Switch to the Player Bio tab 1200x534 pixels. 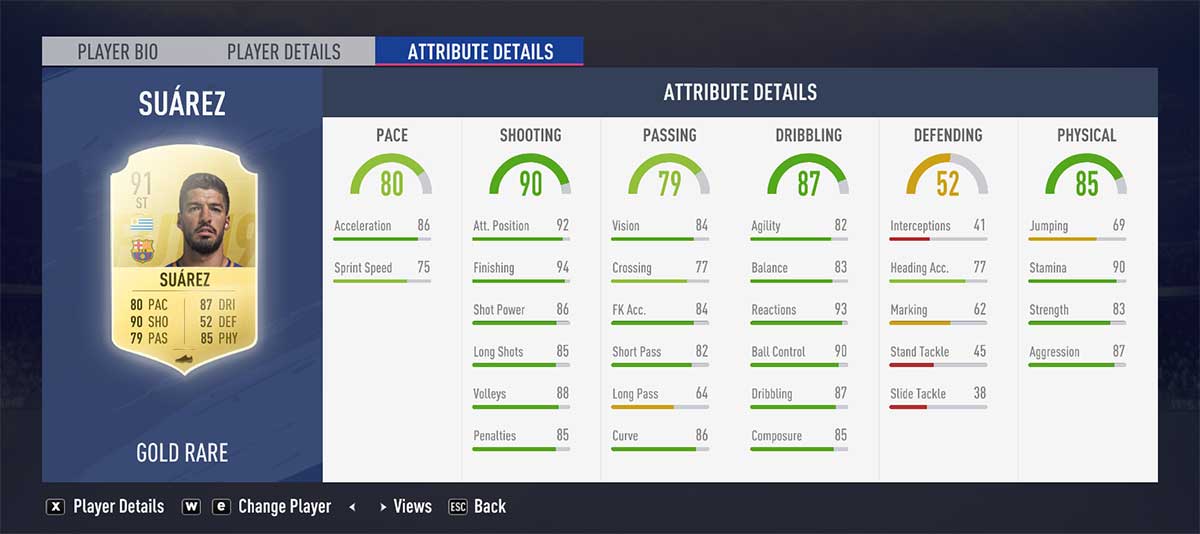[x=118, y=52]
